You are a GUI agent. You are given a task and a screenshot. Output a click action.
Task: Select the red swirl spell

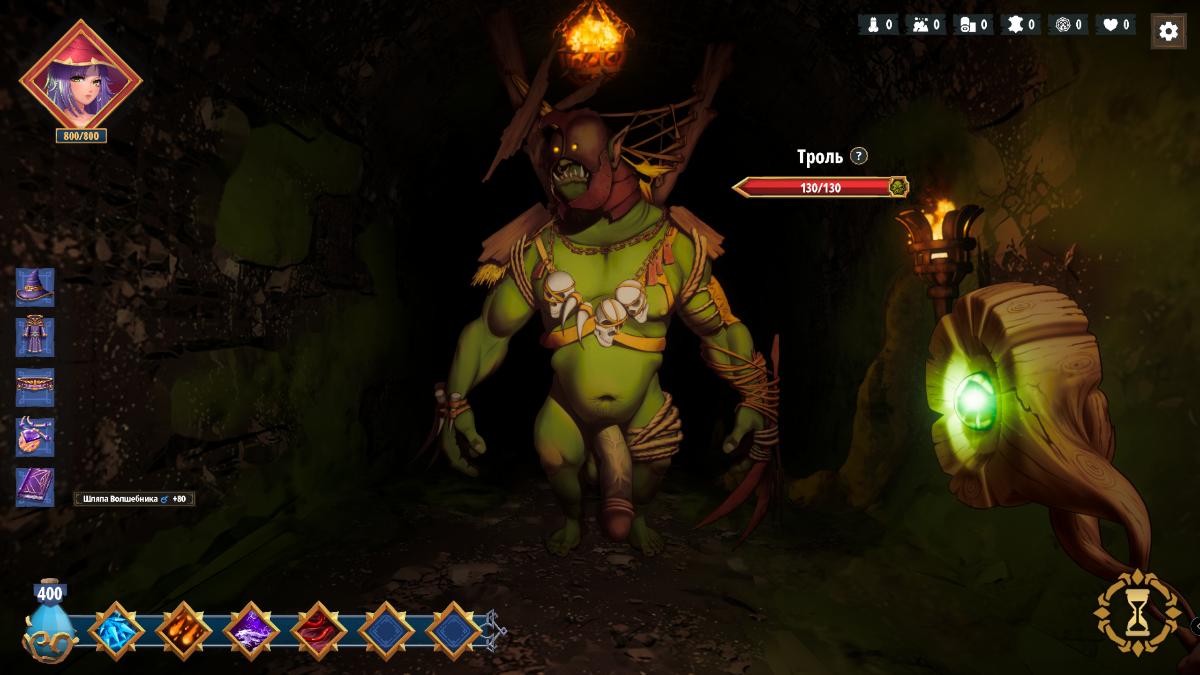[319, 631]
